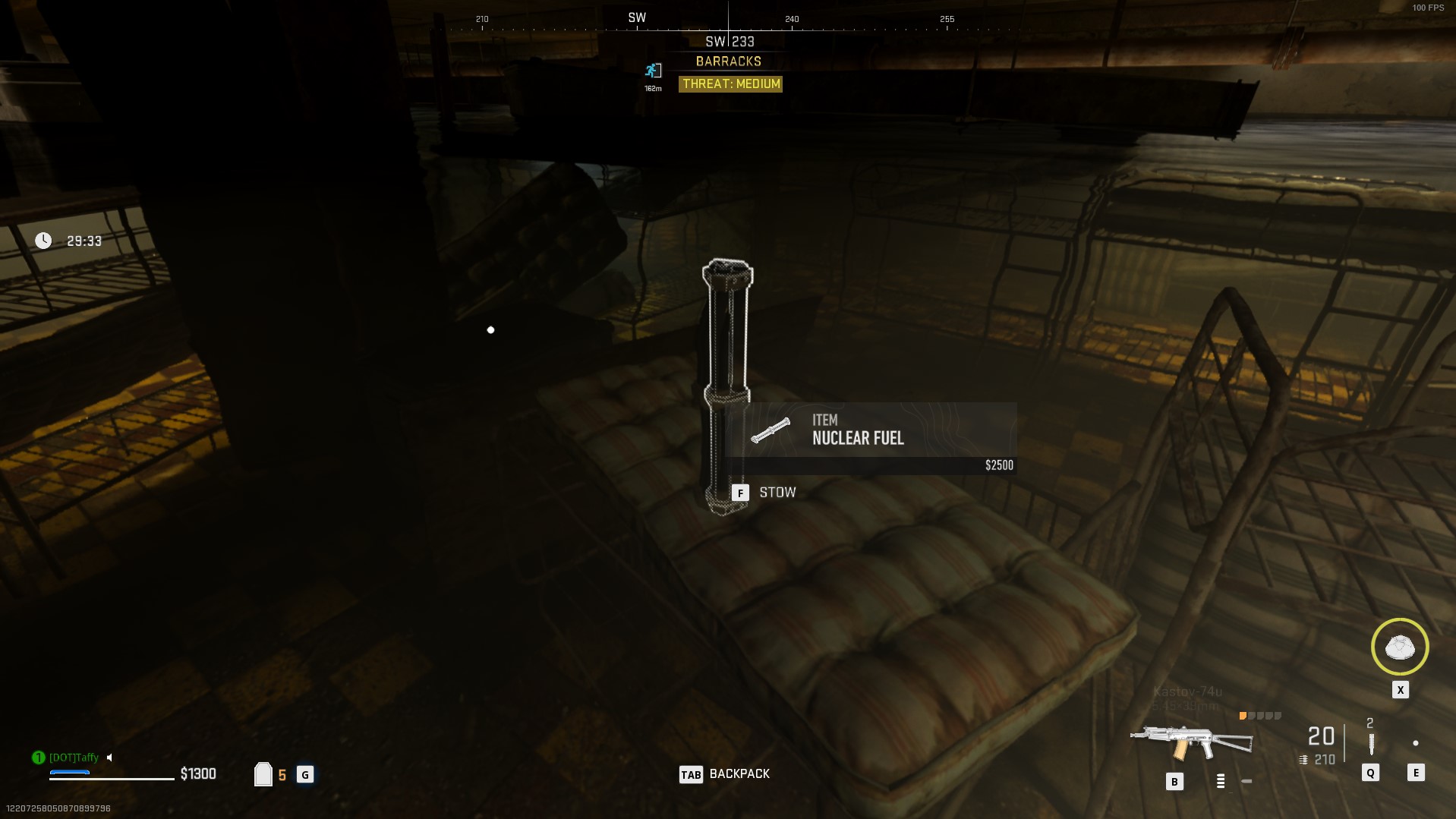Mute the speaker icon next to [DOT]Taffy
The width and height of the screenshot is (1456, 819).
109,758
